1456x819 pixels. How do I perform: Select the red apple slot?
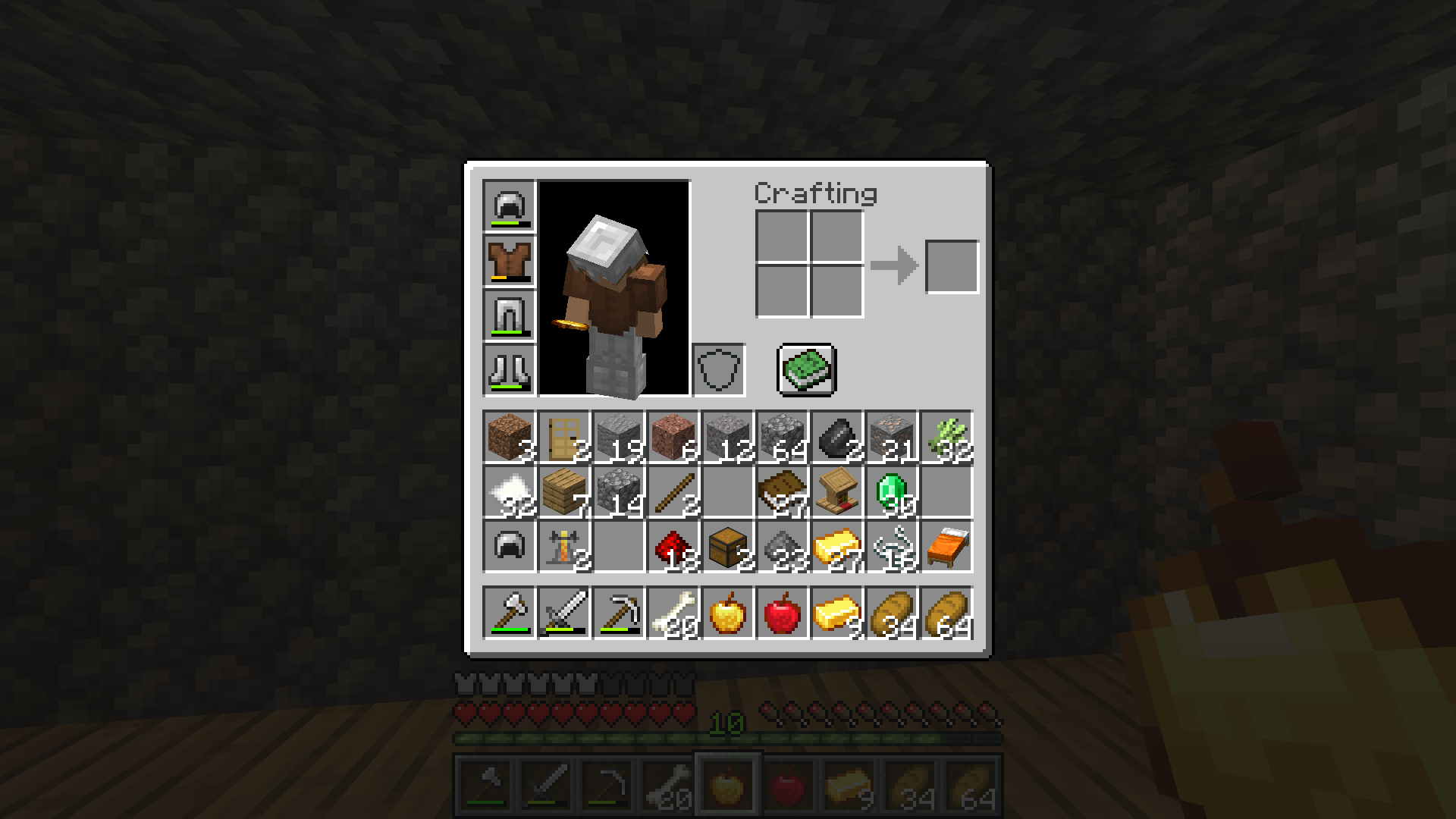tap(782, 612)
